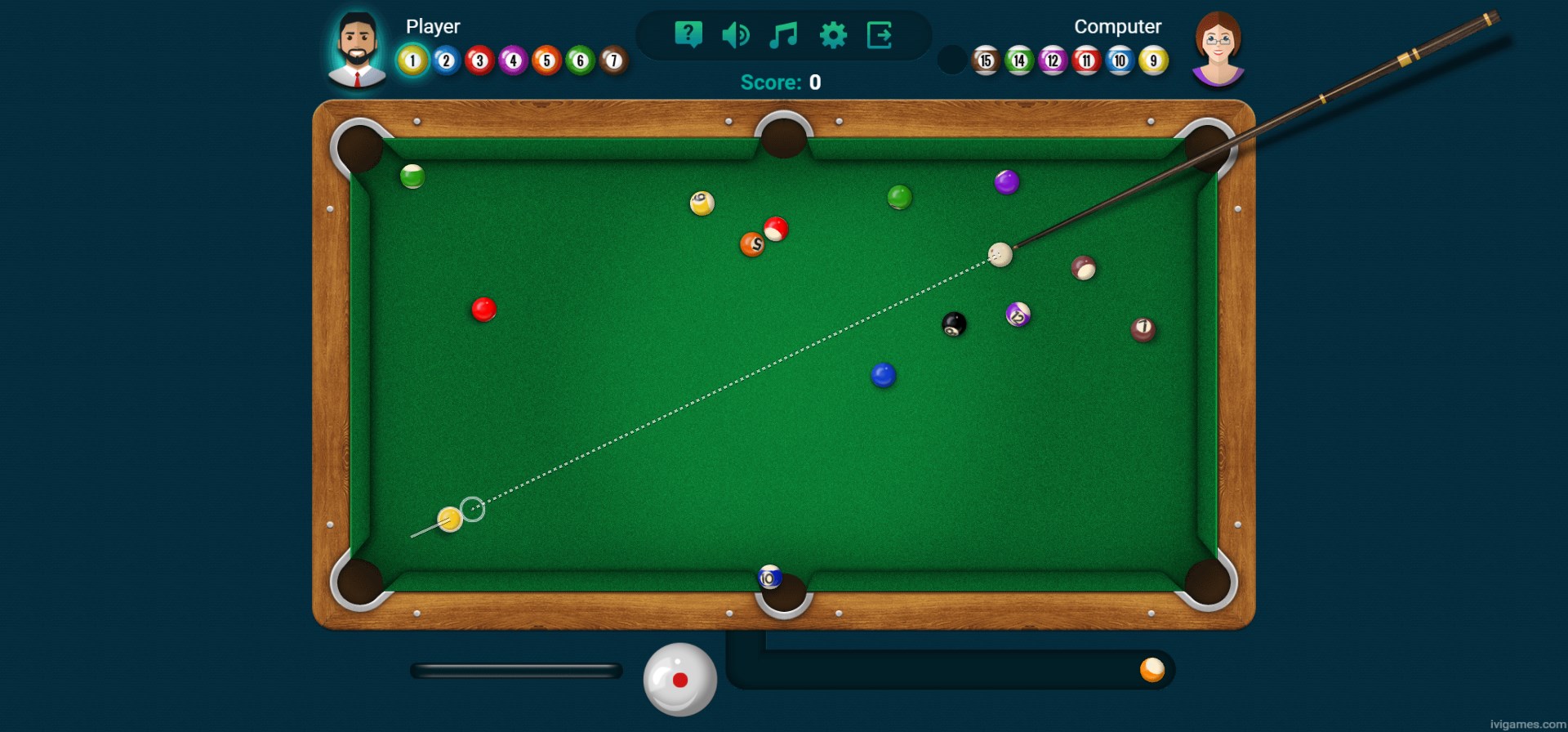
Task: Click the cue ball on the table
Action: click(x=1000, y=256)
